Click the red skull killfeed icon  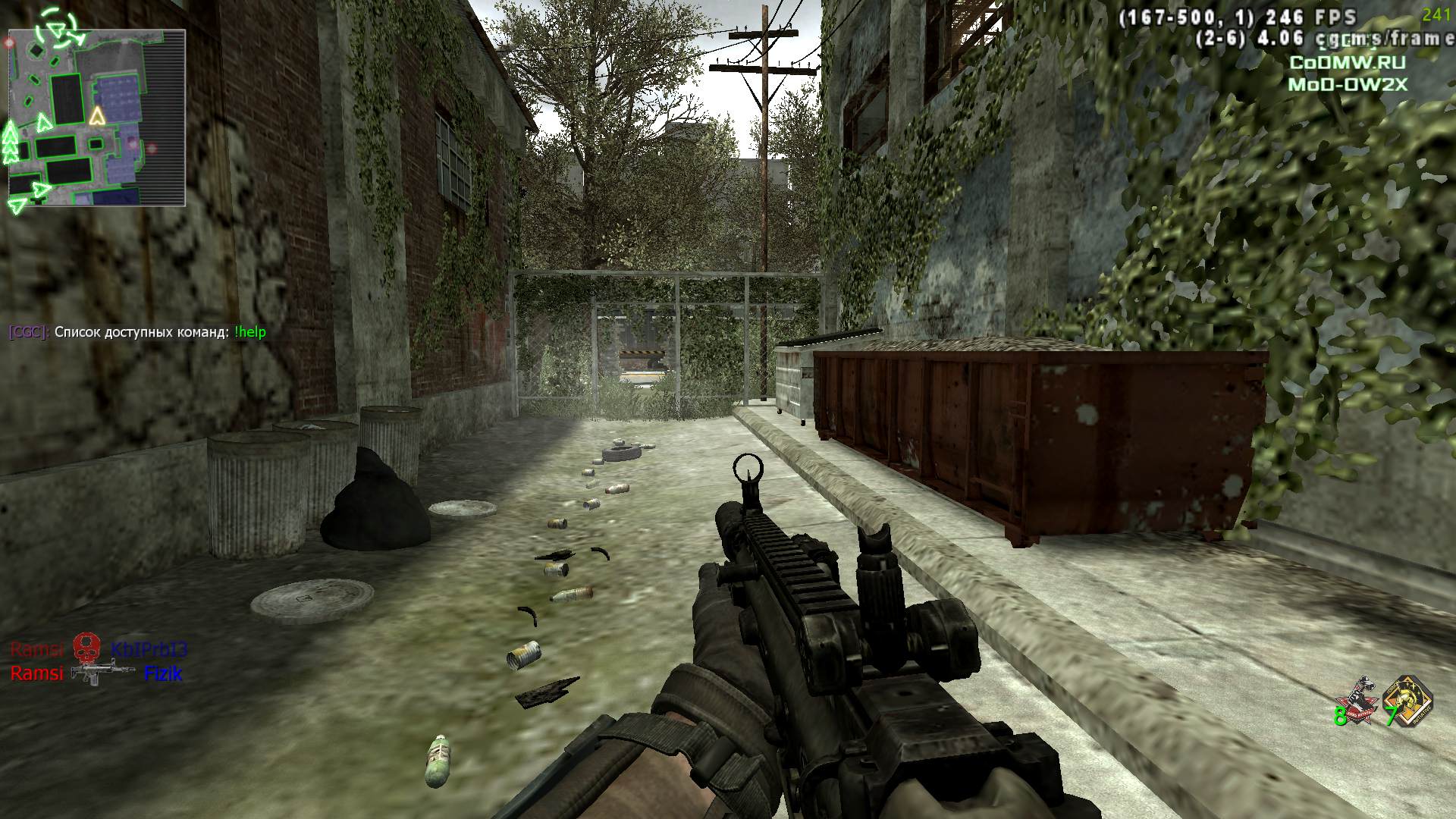(86, 648)
